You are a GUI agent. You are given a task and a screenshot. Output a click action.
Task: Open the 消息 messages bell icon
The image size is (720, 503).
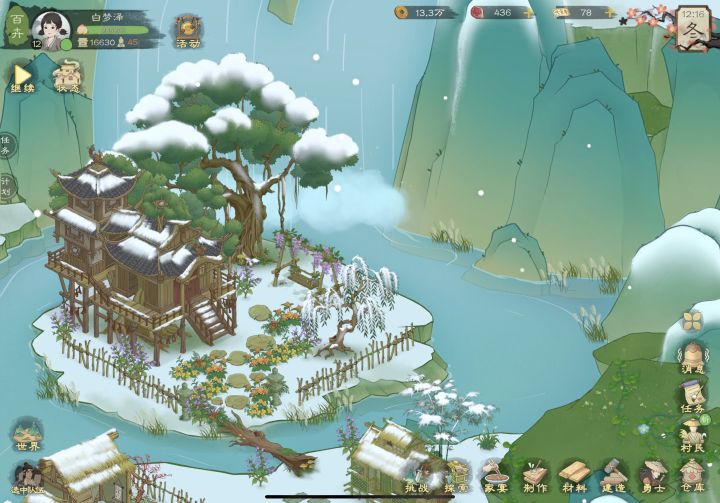693,356
